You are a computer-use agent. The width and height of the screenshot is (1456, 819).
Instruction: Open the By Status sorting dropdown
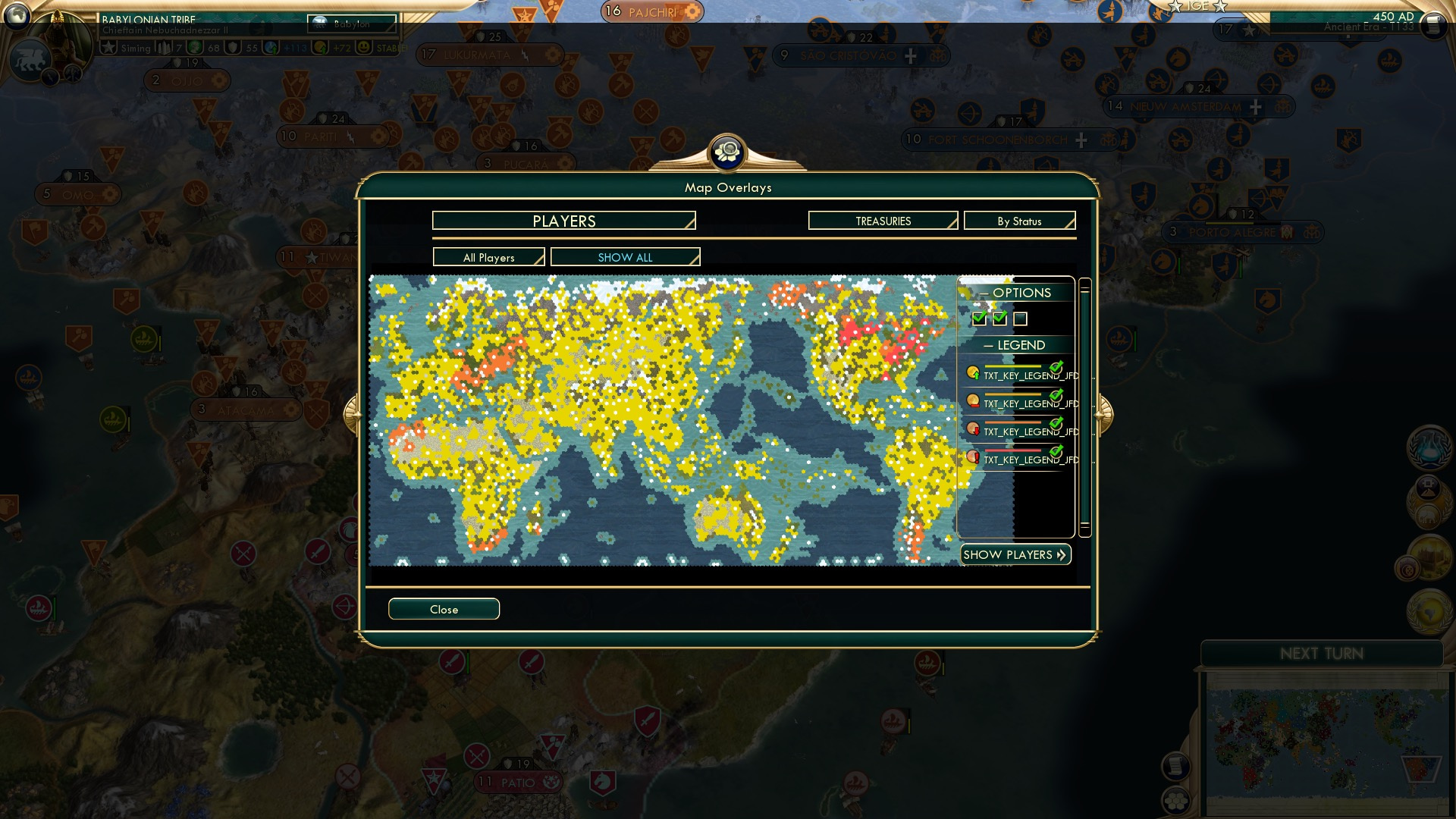click(1019, 221)
